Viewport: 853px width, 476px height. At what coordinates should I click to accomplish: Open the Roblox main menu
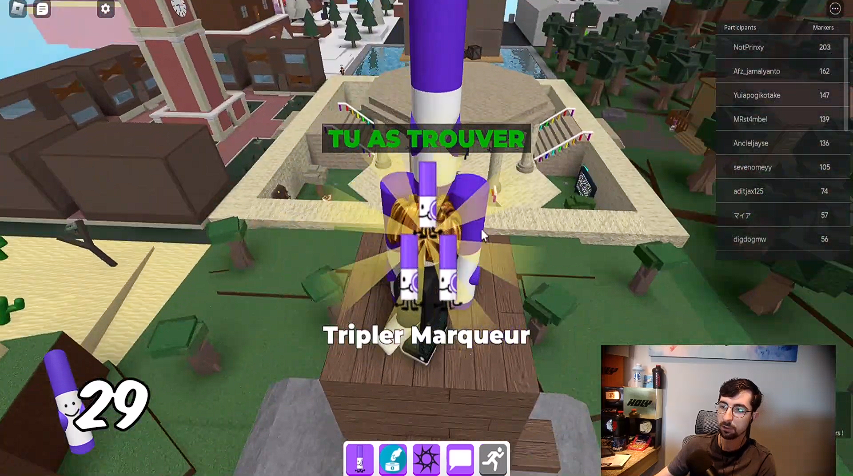click(x=17, y=9)
